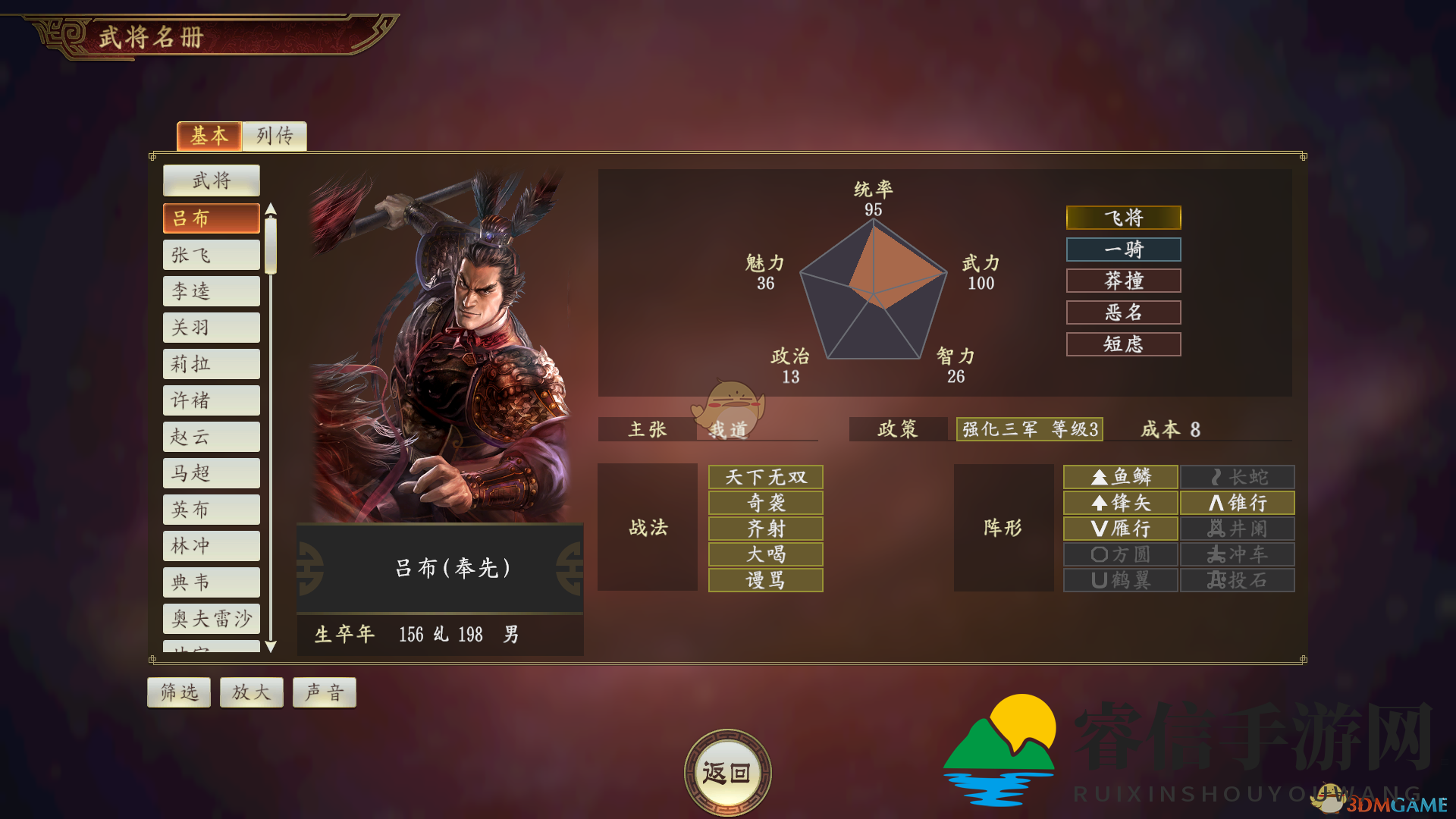Toggle the 天下无双 tactic
The width and height of the screenshot is (1456, 819).
point(764,476)
